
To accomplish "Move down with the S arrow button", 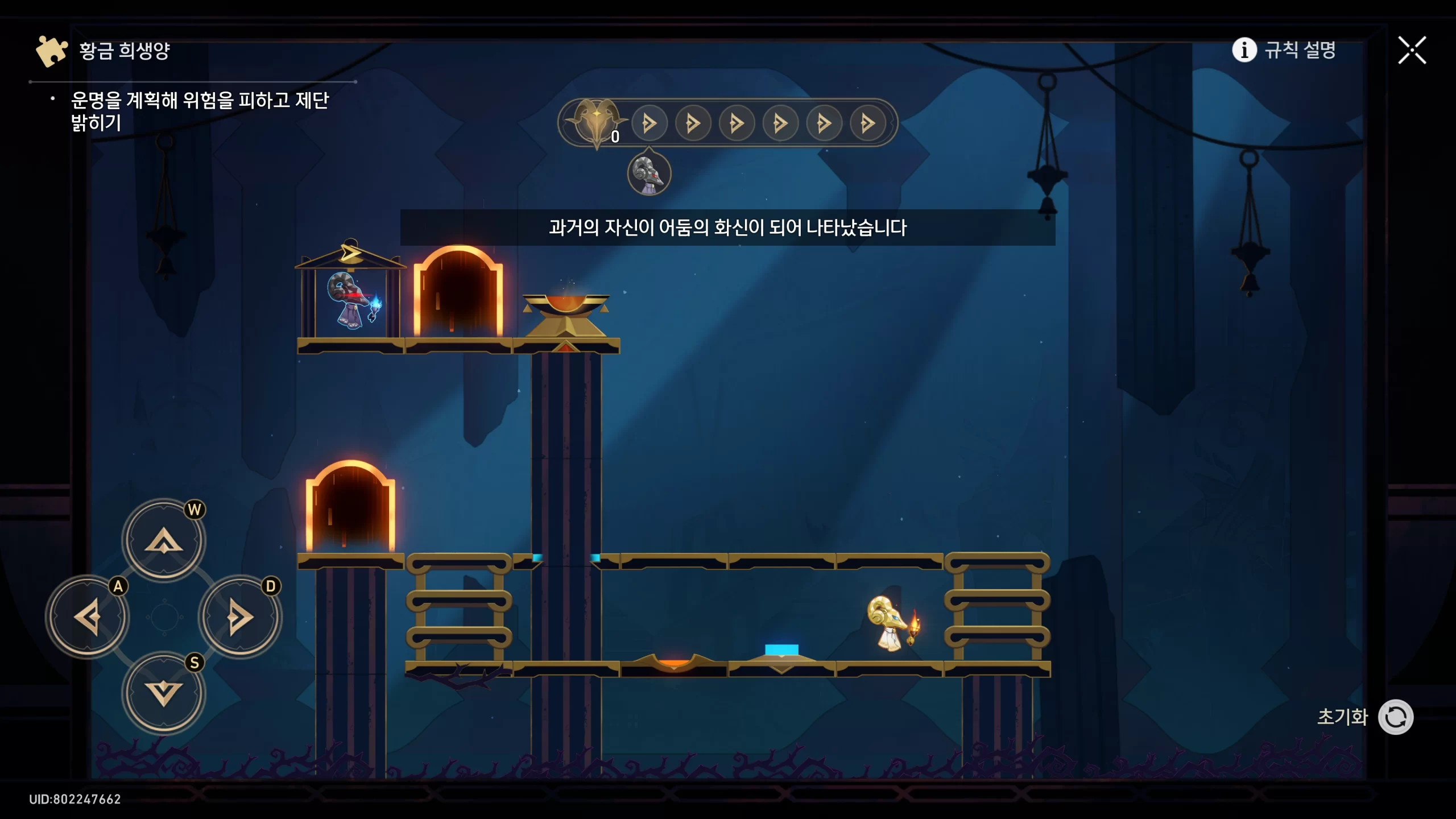I will point(164,693).
